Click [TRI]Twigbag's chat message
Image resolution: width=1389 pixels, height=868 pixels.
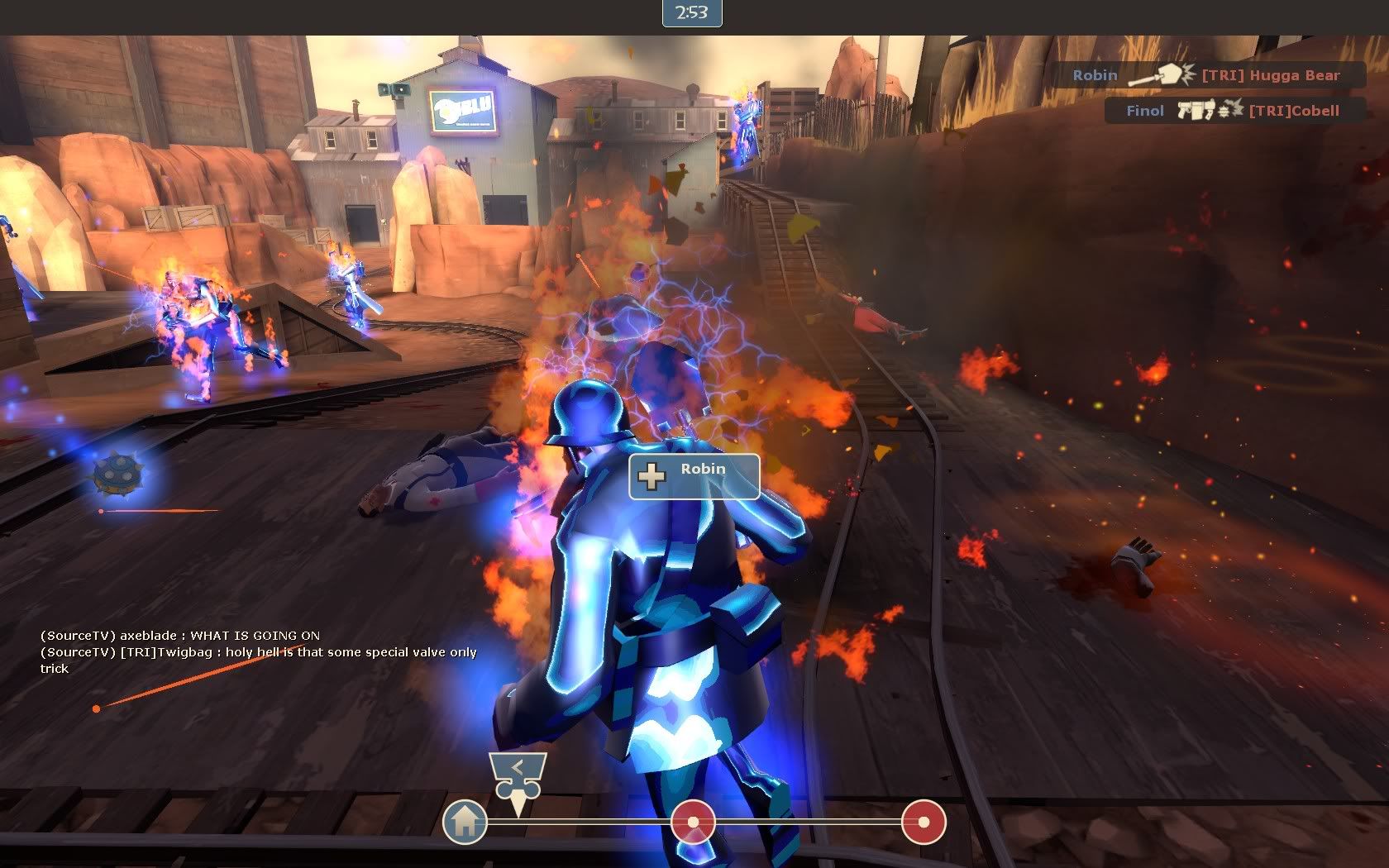tap(259, 660)
